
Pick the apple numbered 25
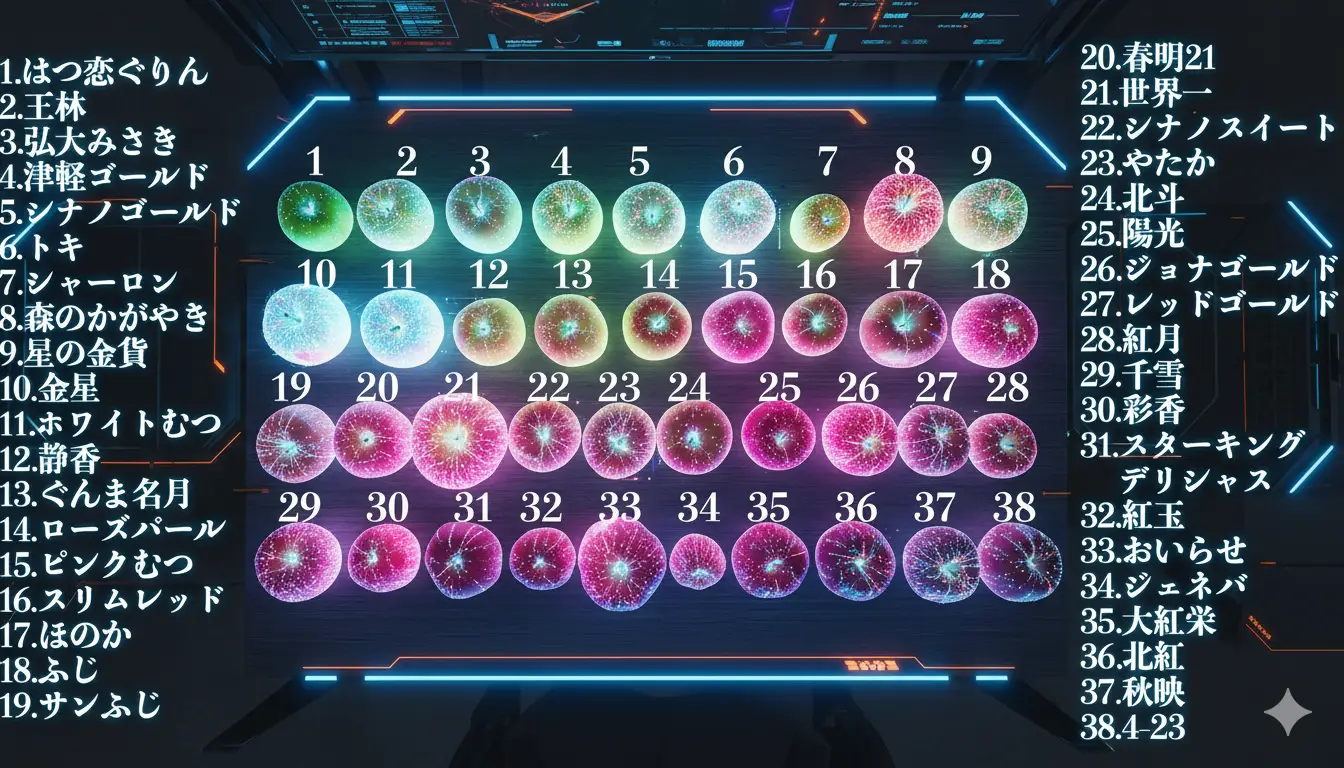click(x=779, y=436)
